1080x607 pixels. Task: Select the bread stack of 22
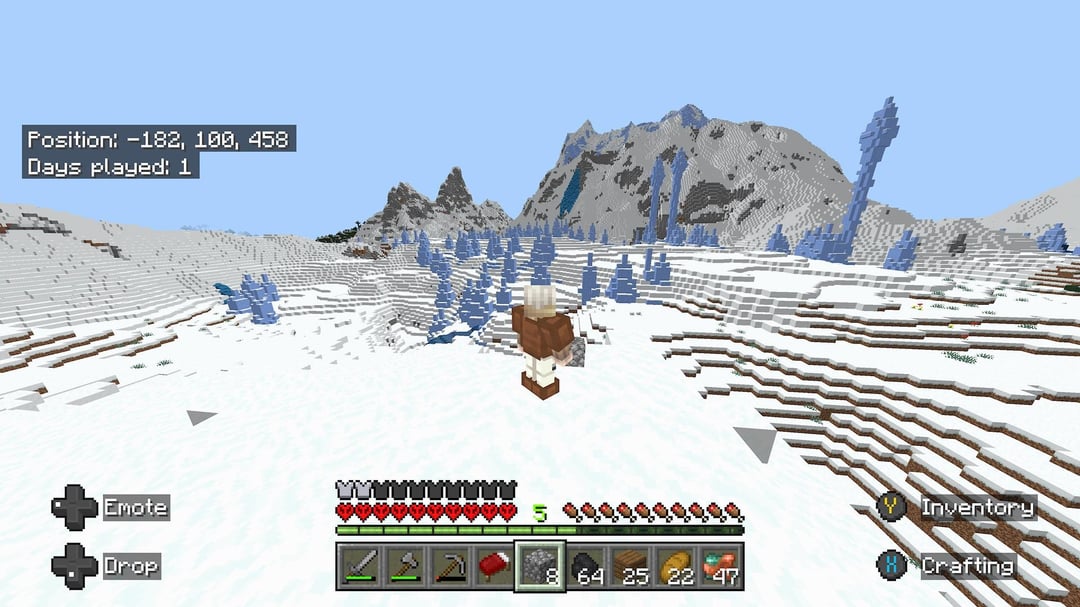(x=675, y=567)
